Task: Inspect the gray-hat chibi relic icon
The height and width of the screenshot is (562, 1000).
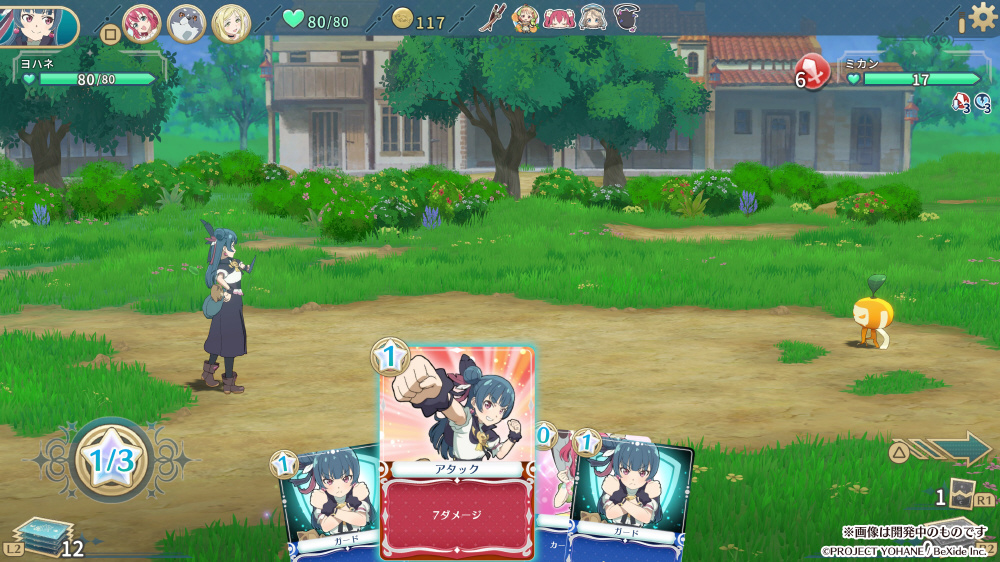Action: 593,18
